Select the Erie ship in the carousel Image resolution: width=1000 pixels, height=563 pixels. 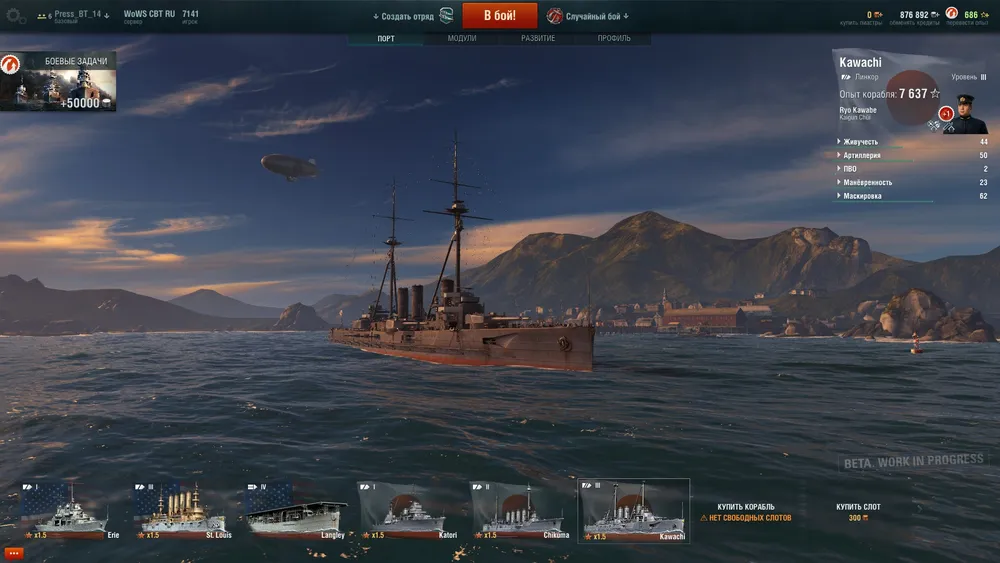click(x=64, y=511)
